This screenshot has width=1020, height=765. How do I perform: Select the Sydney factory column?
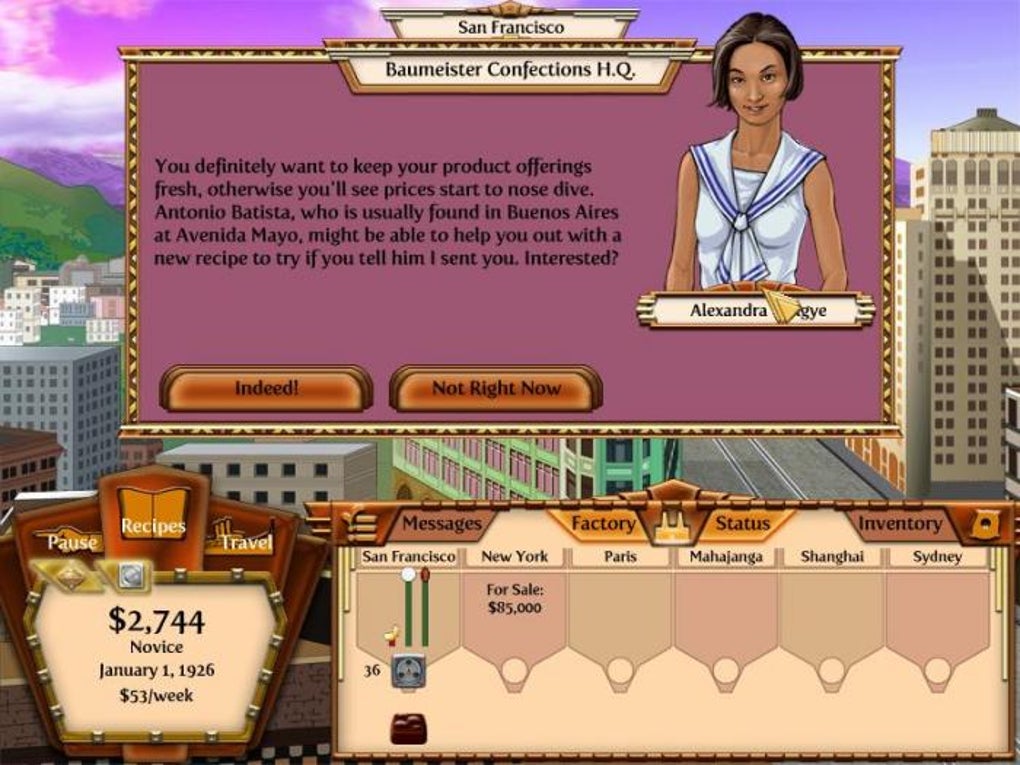(x=937, y=610)
